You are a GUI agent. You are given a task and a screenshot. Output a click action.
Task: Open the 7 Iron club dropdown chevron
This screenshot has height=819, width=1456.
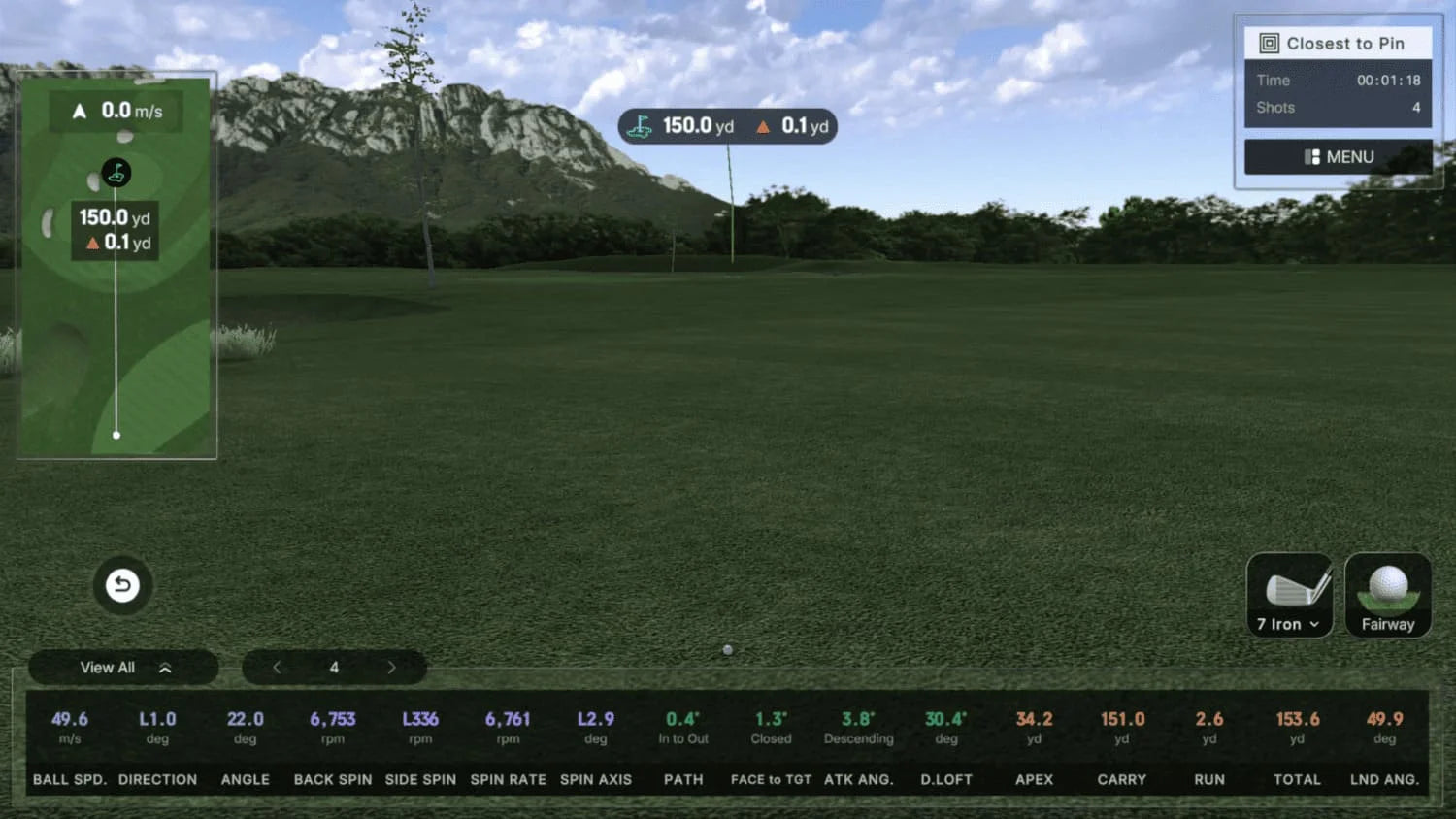click(1315, 625)
